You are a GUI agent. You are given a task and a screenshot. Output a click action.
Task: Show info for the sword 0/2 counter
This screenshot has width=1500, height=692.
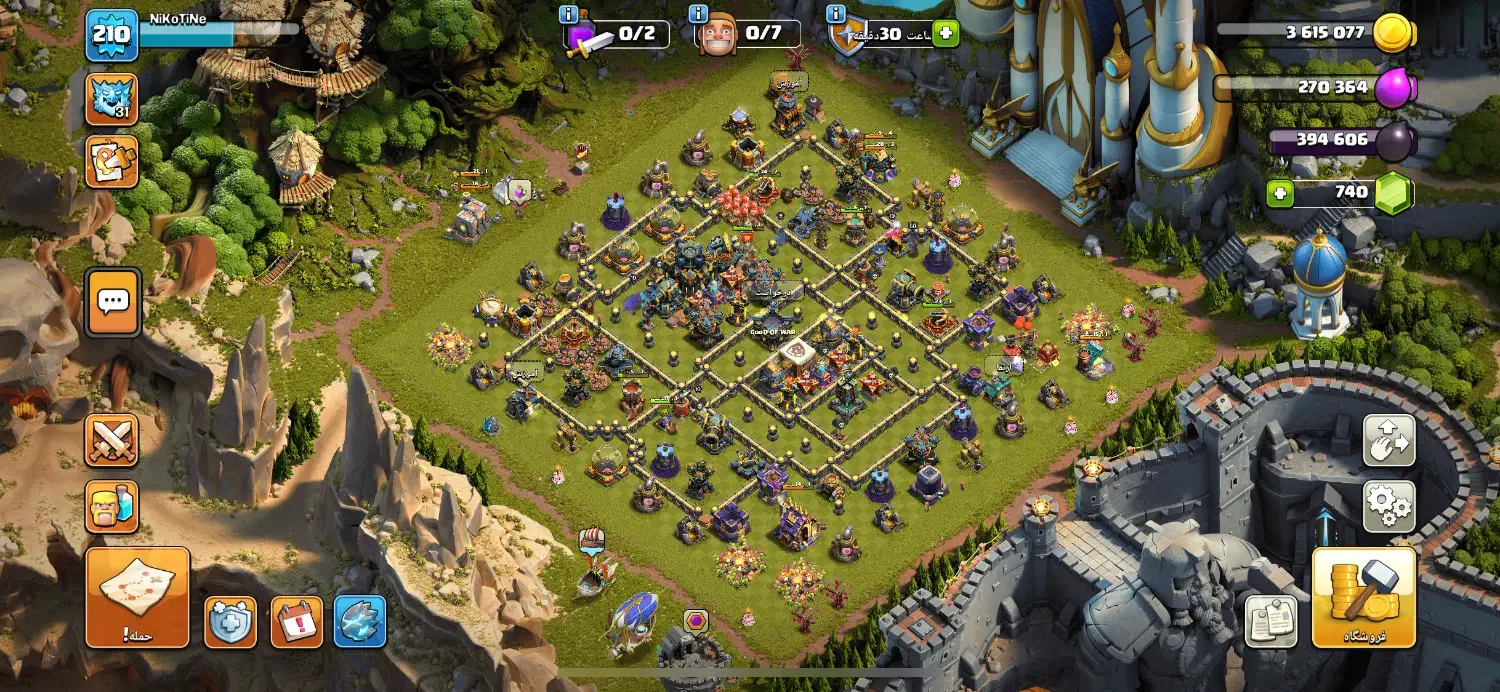coord(569,15)
